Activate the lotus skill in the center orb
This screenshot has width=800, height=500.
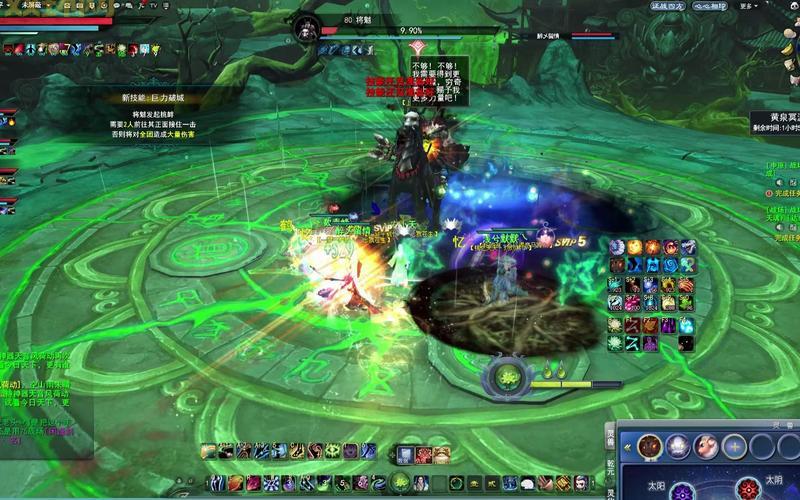click(504, 379)
